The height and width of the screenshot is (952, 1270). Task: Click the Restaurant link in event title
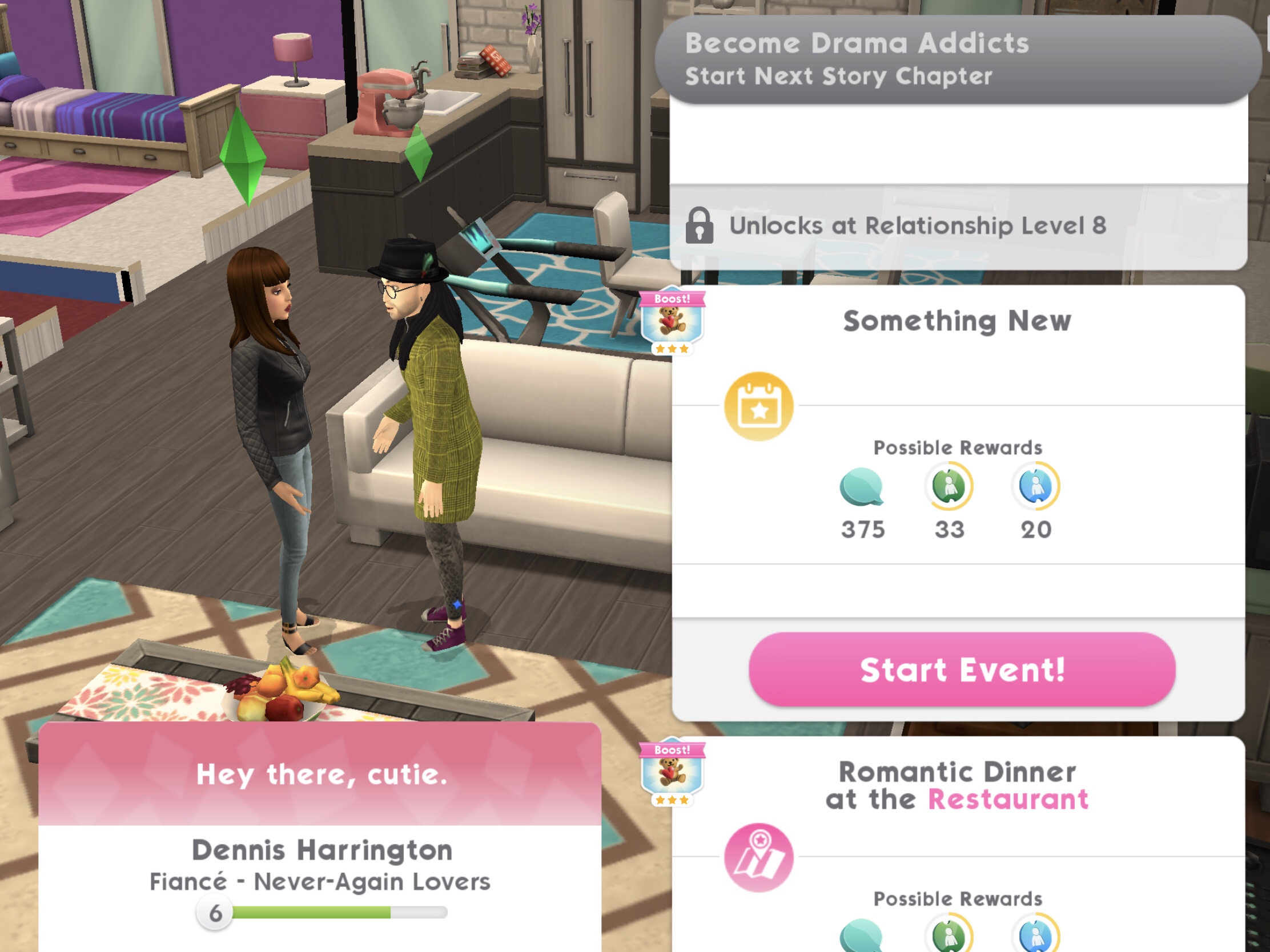1008,800
